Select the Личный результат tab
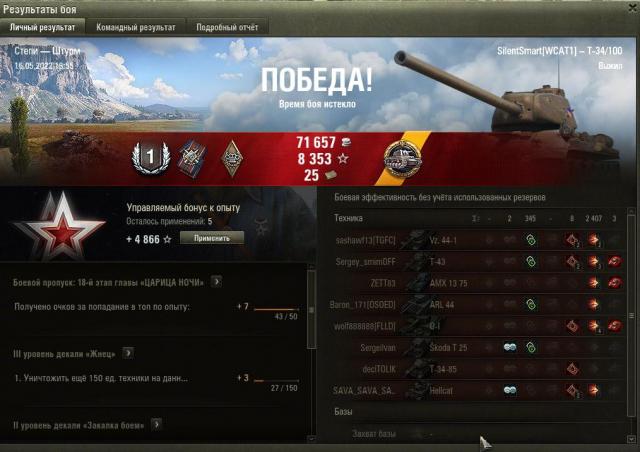 click(x=44, y=28)
